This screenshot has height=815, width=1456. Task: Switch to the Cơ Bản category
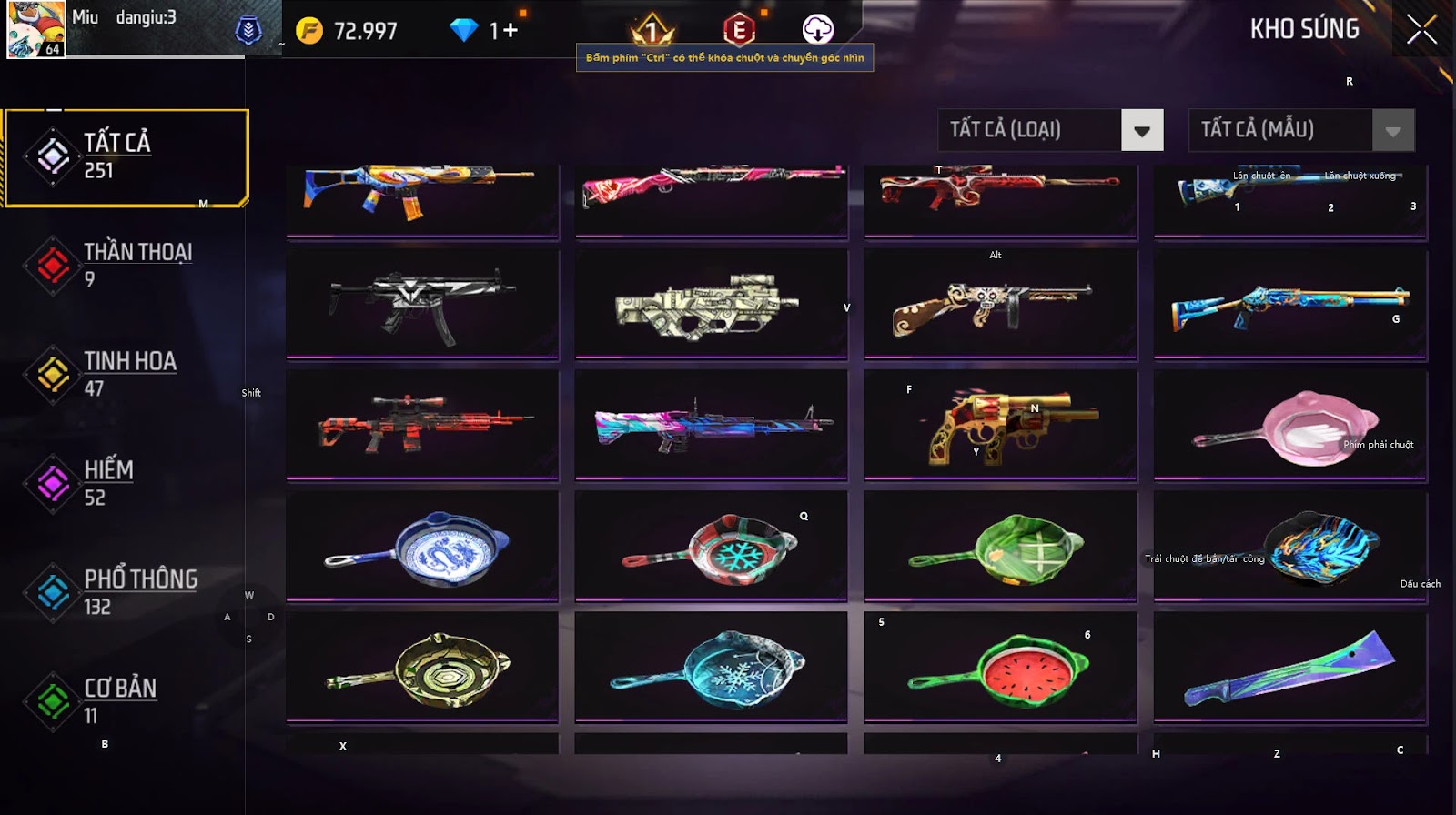[126, 701]
